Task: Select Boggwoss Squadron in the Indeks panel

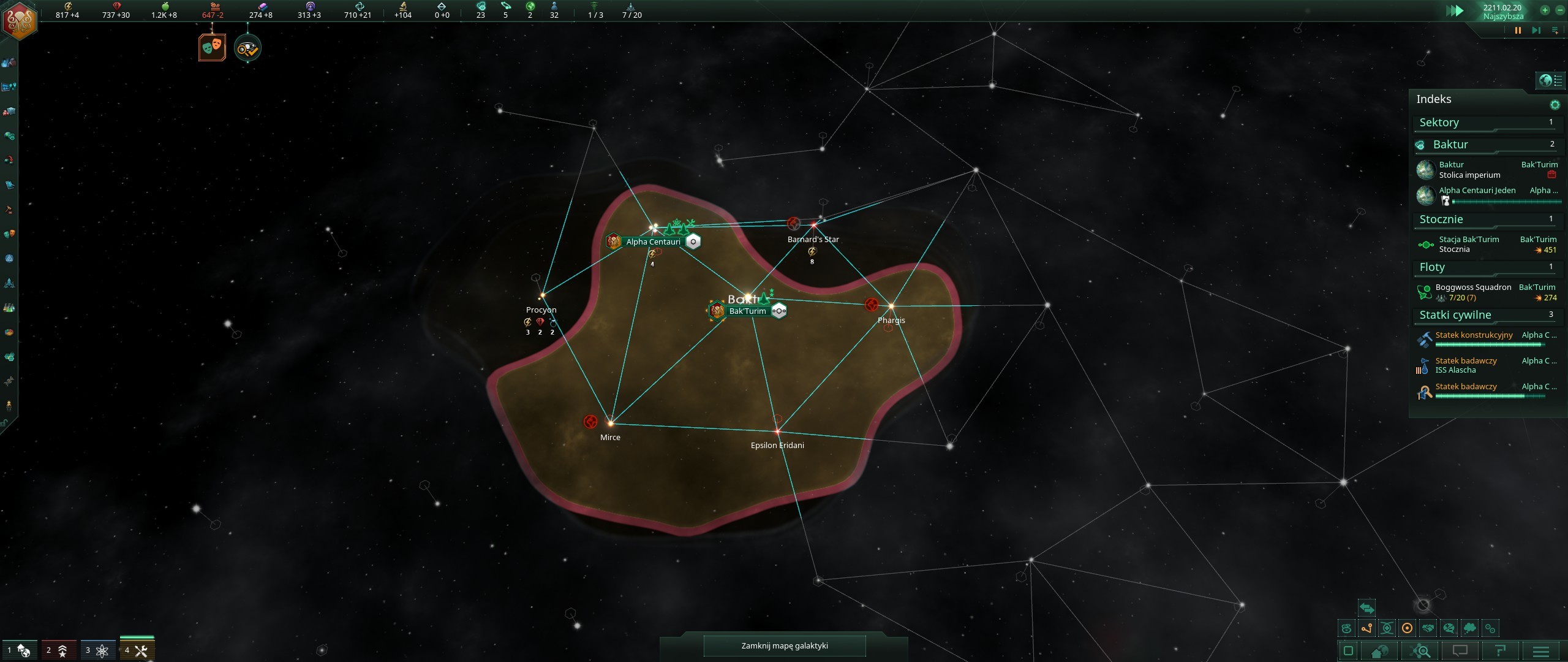Action: (1472, 287)
